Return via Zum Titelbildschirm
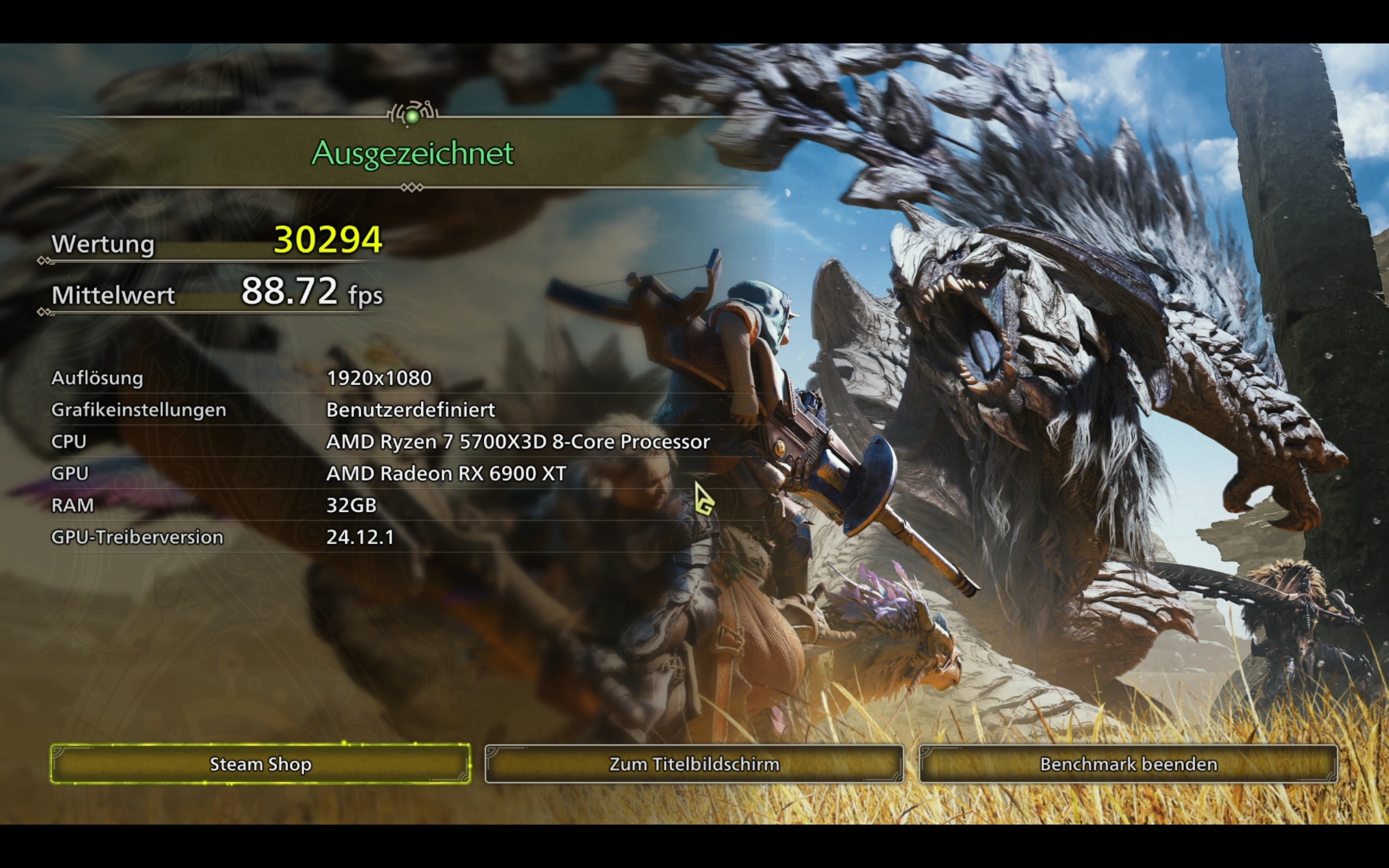This screenshot has width=1389, height=868. tap(694, 764)
